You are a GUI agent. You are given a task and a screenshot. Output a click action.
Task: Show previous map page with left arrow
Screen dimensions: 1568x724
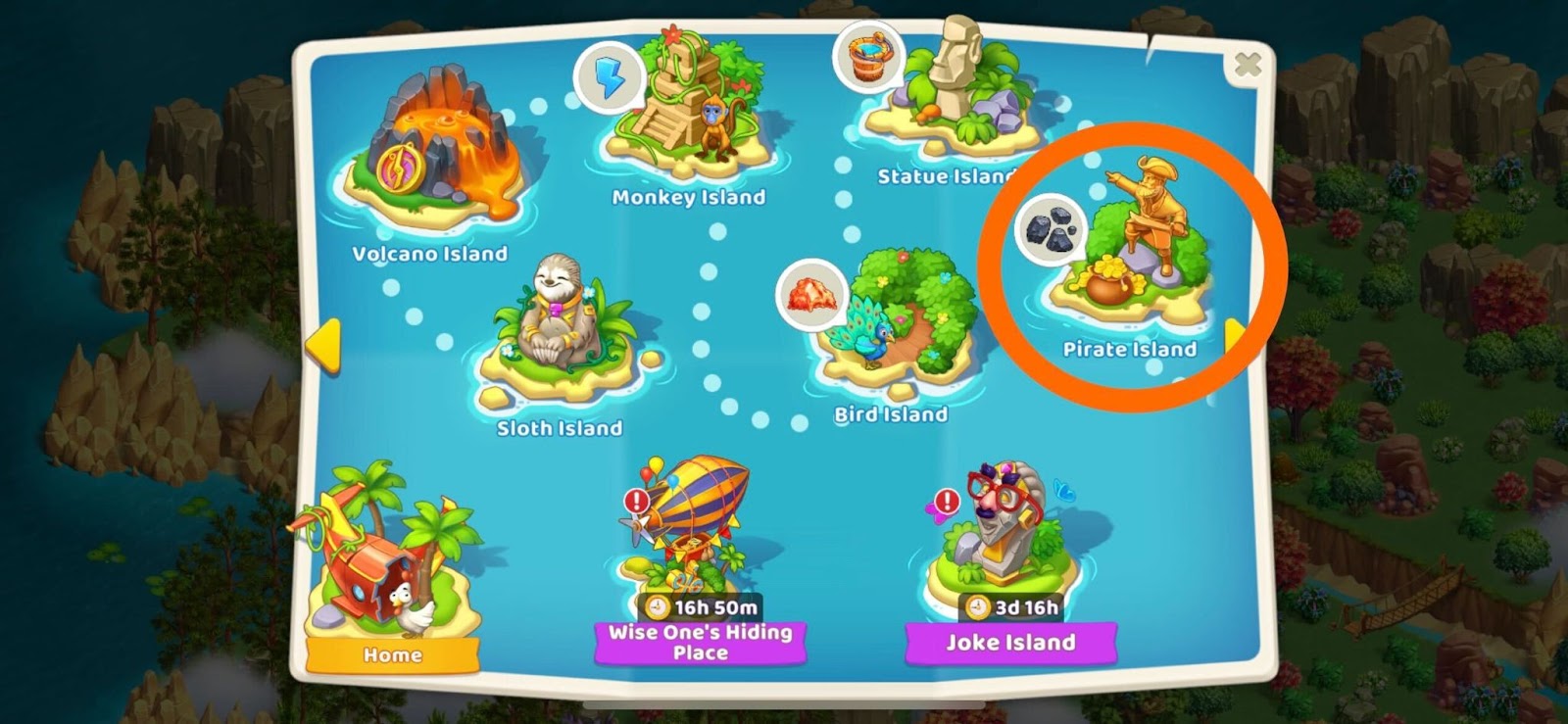322,346
